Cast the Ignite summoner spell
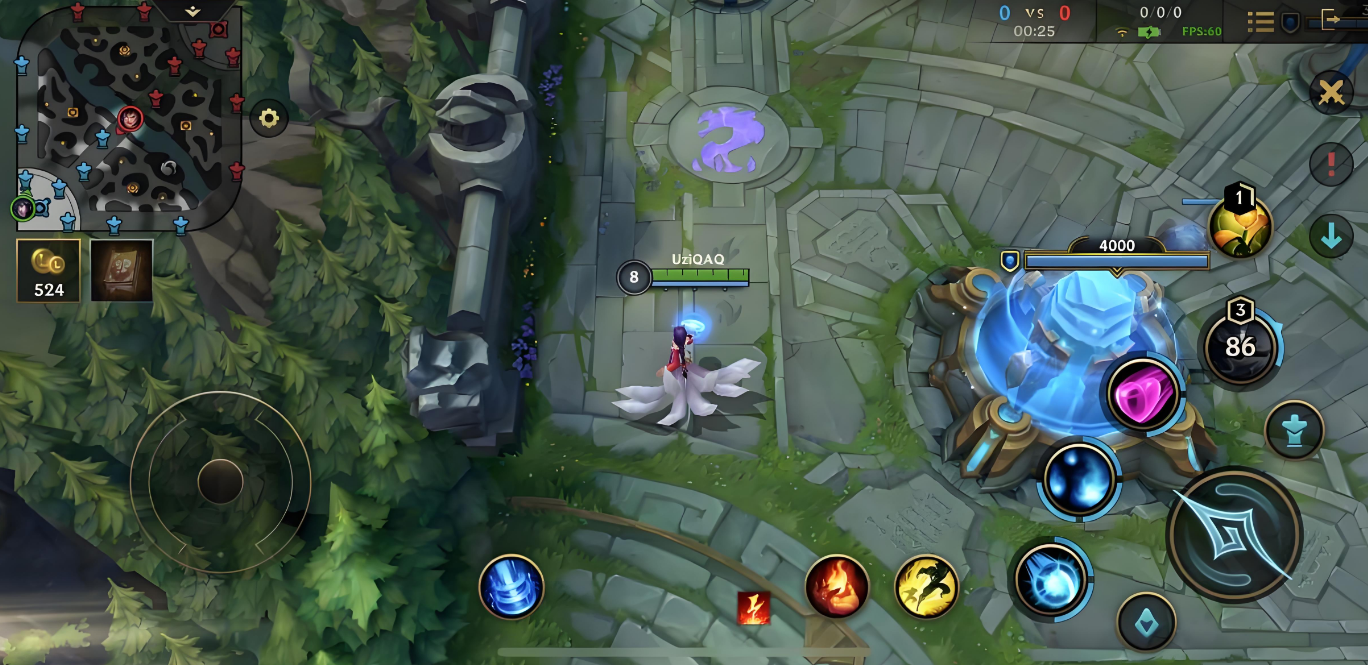Viewport: 1368px width, 665px height. click(837, 586)
